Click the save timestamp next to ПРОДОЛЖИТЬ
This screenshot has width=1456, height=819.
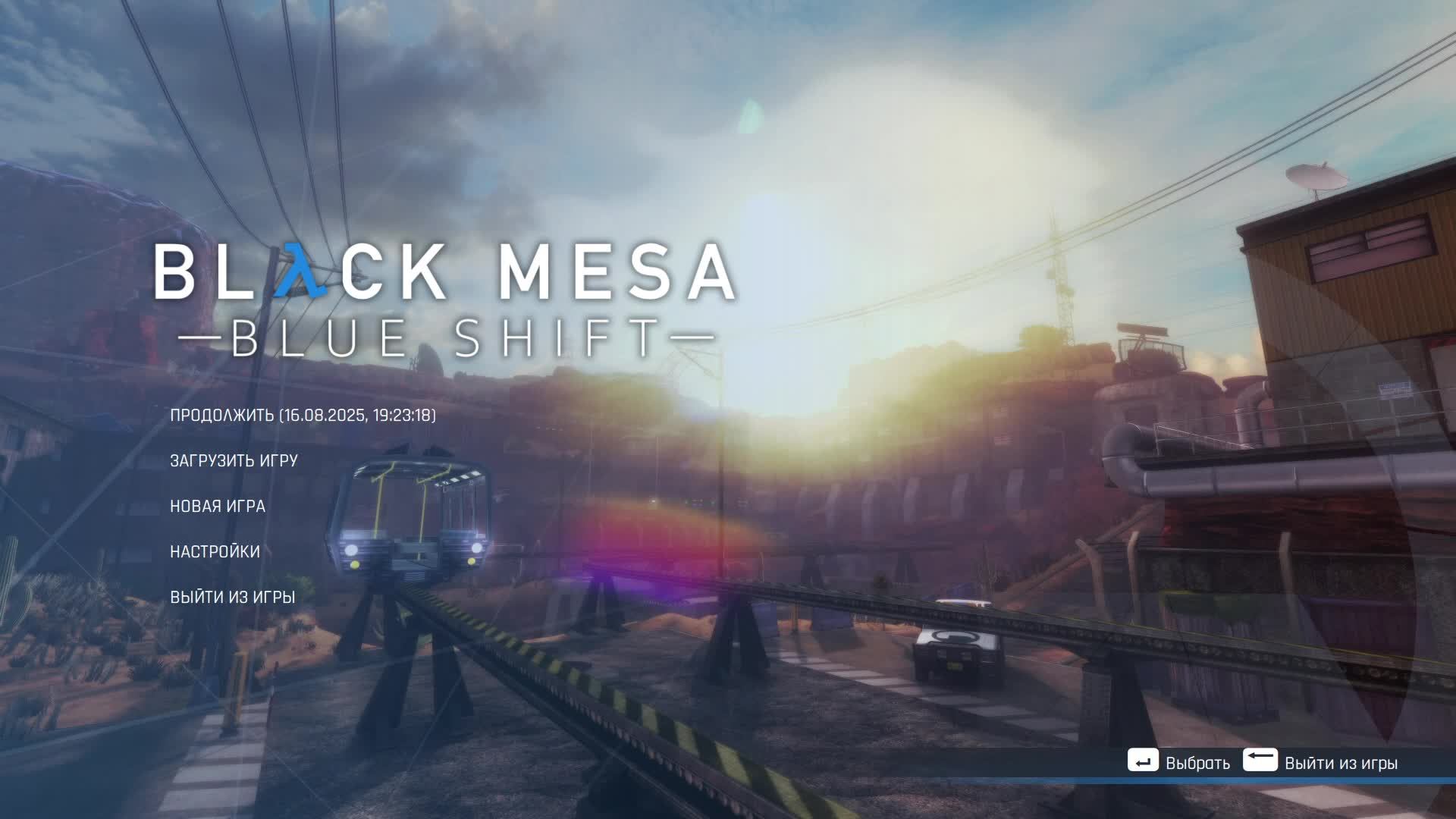(359, 415)
